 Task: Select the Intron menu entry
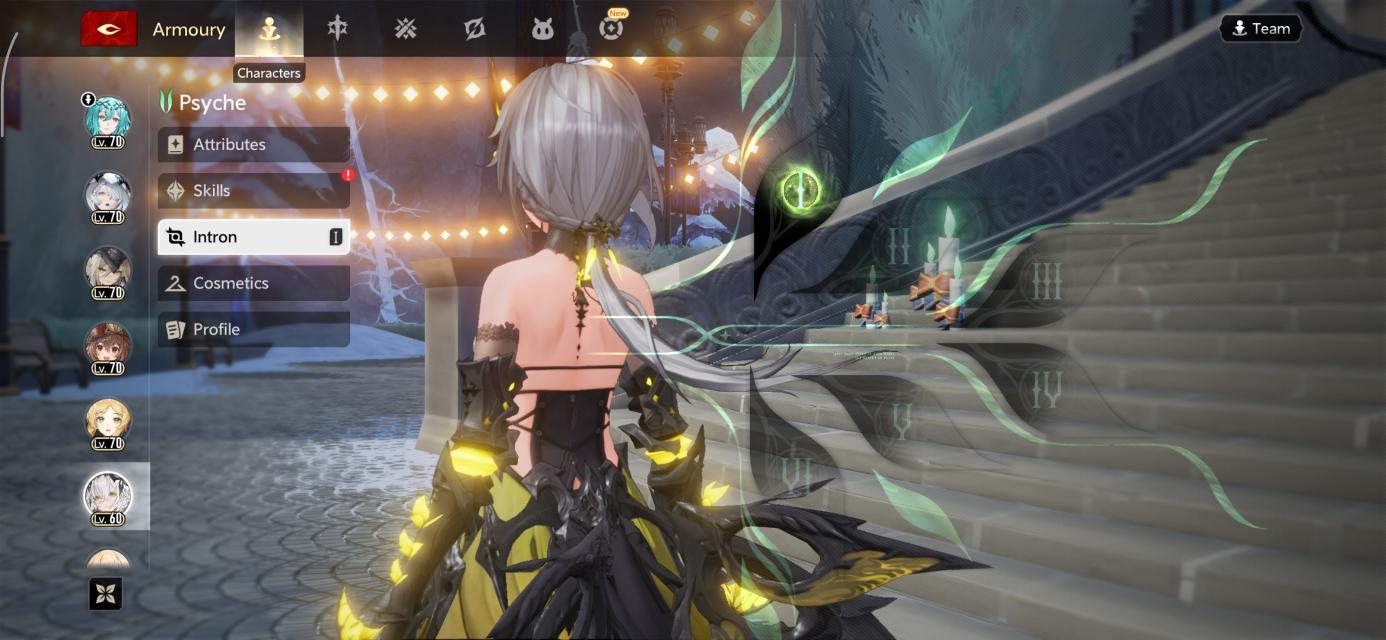(253, 237)
